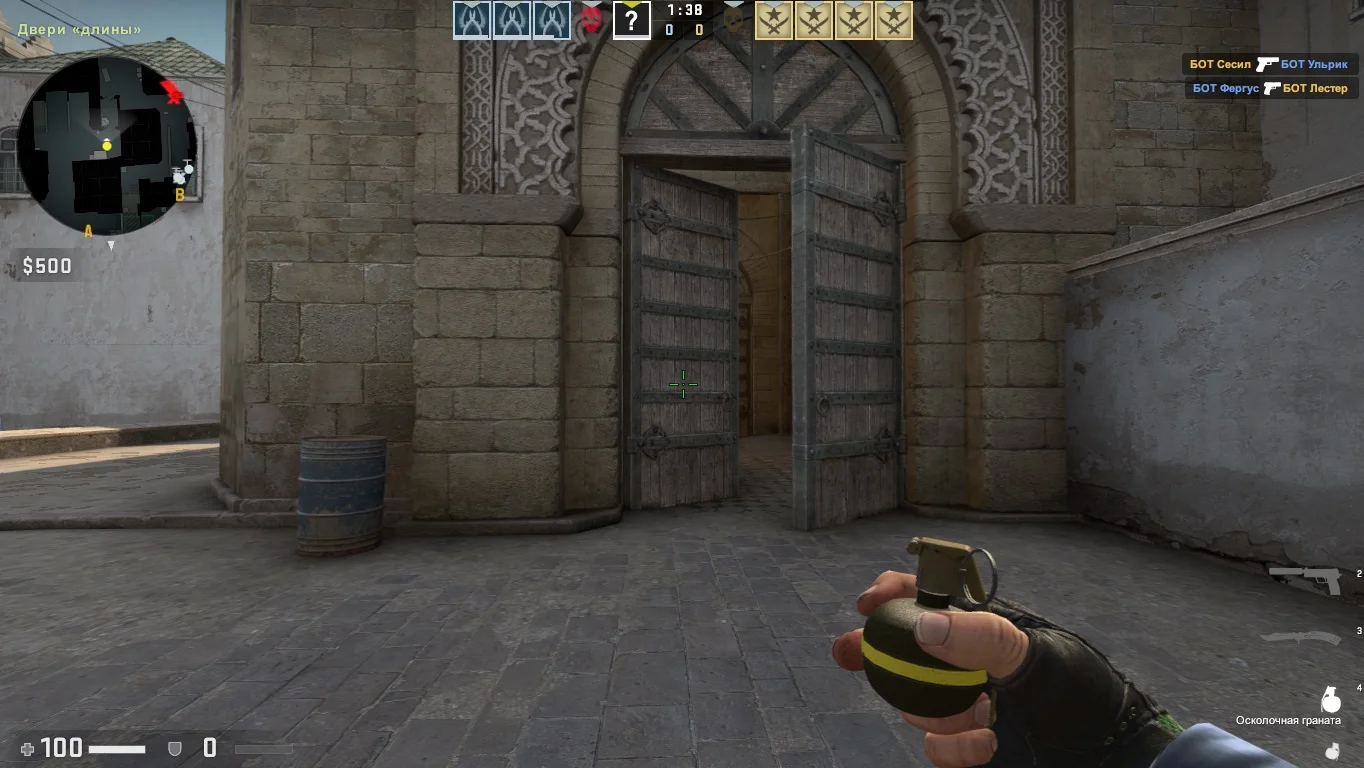Click the circular radar minimap
The image size is (1364, 768).
click(x=107, y=145)
